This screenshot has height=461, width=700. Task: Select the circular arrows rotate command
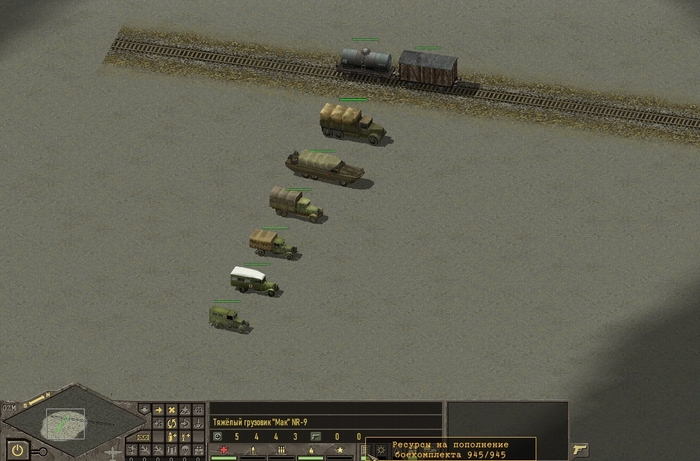172,423
